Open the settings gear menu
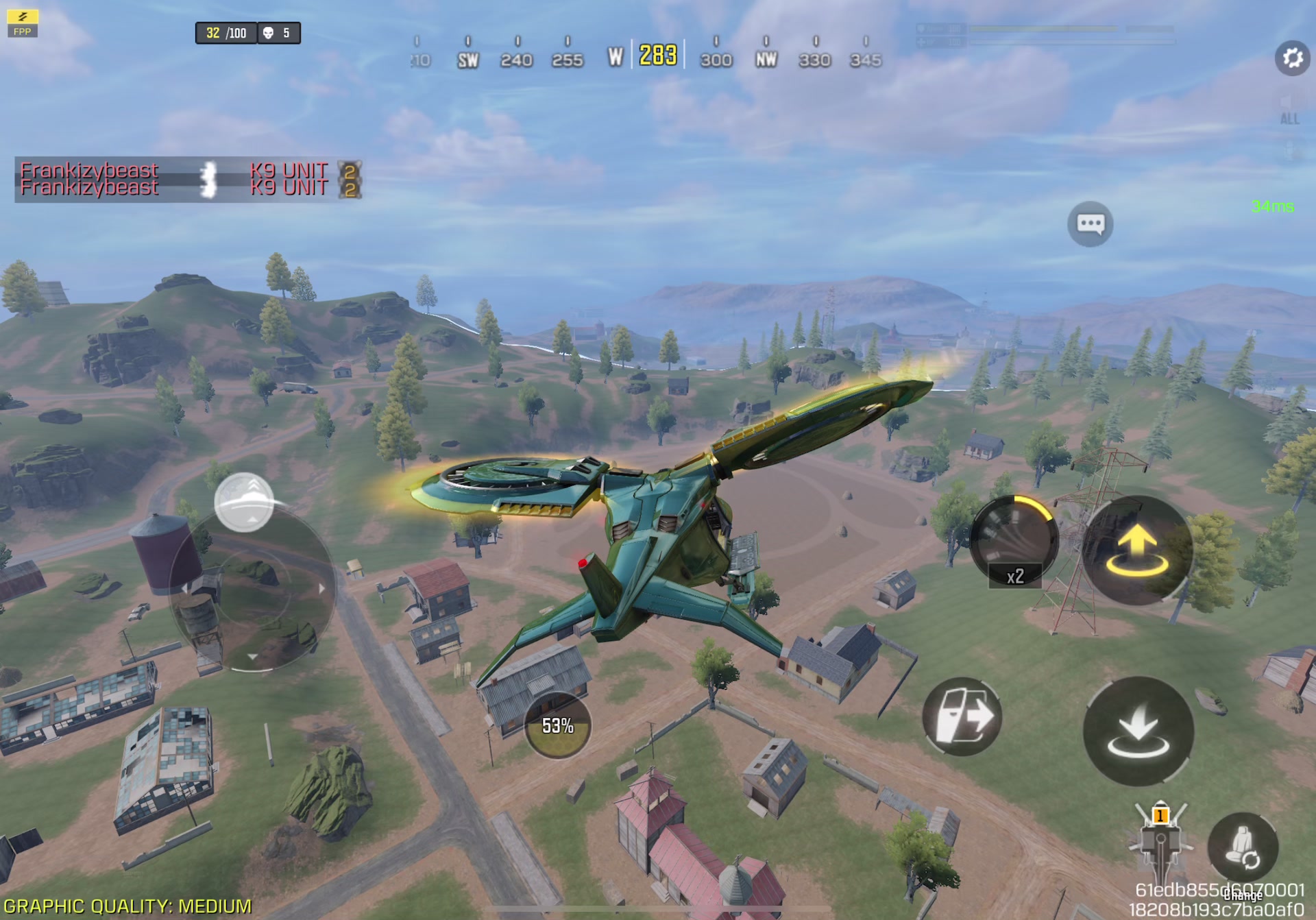1316x920 pixels. 1292,58
